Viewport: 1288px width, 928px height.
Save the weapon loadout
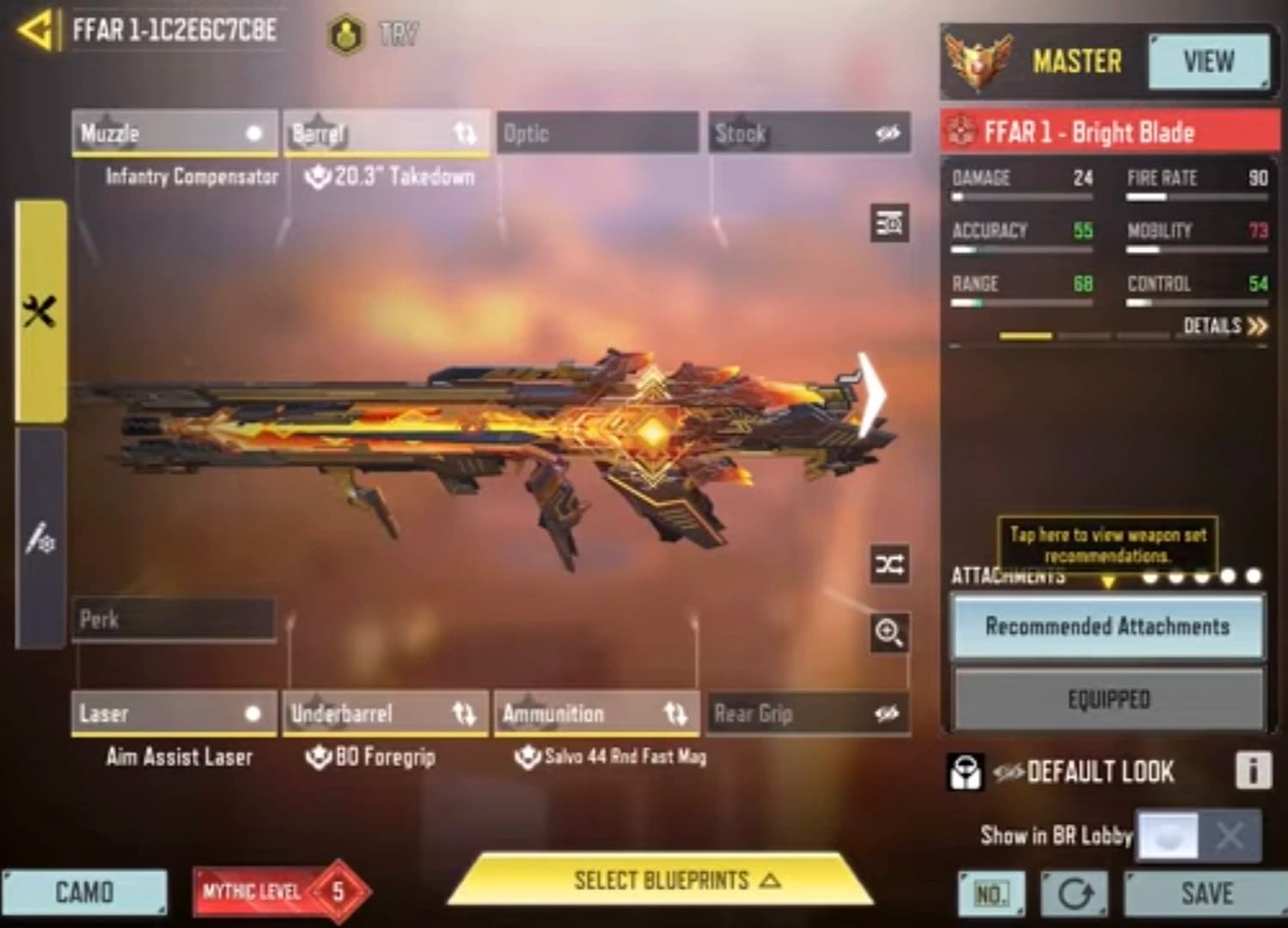(1206, 894)
